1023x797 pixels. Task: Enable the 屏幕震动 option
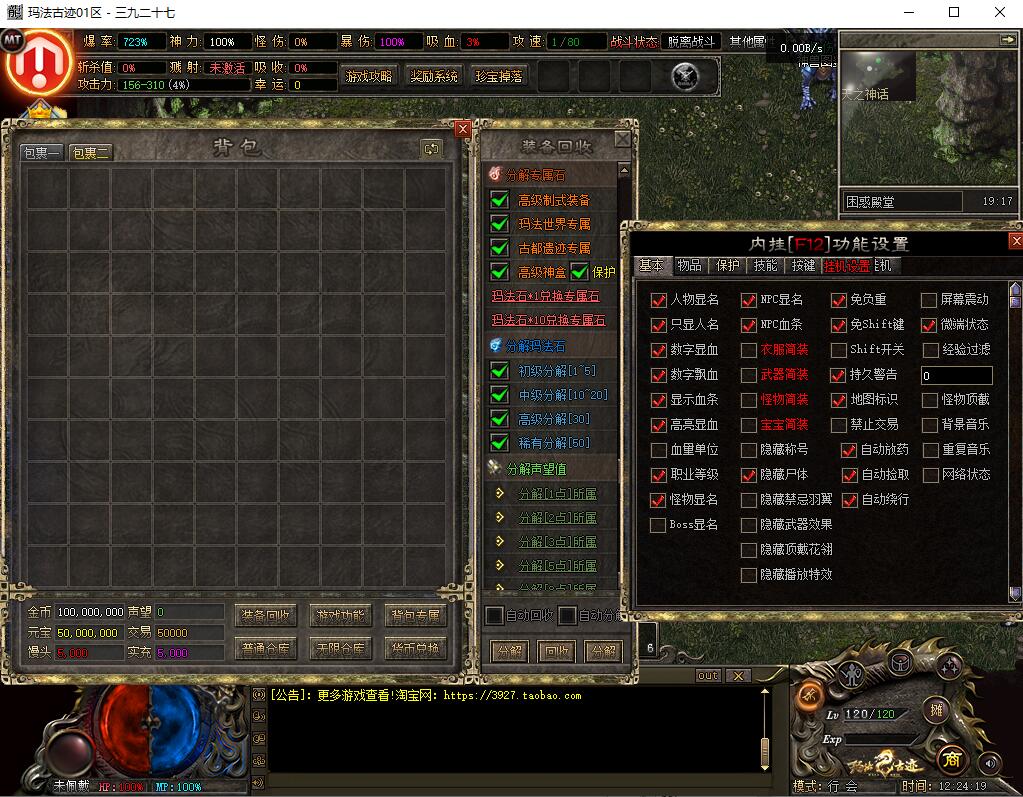[929, 300]
